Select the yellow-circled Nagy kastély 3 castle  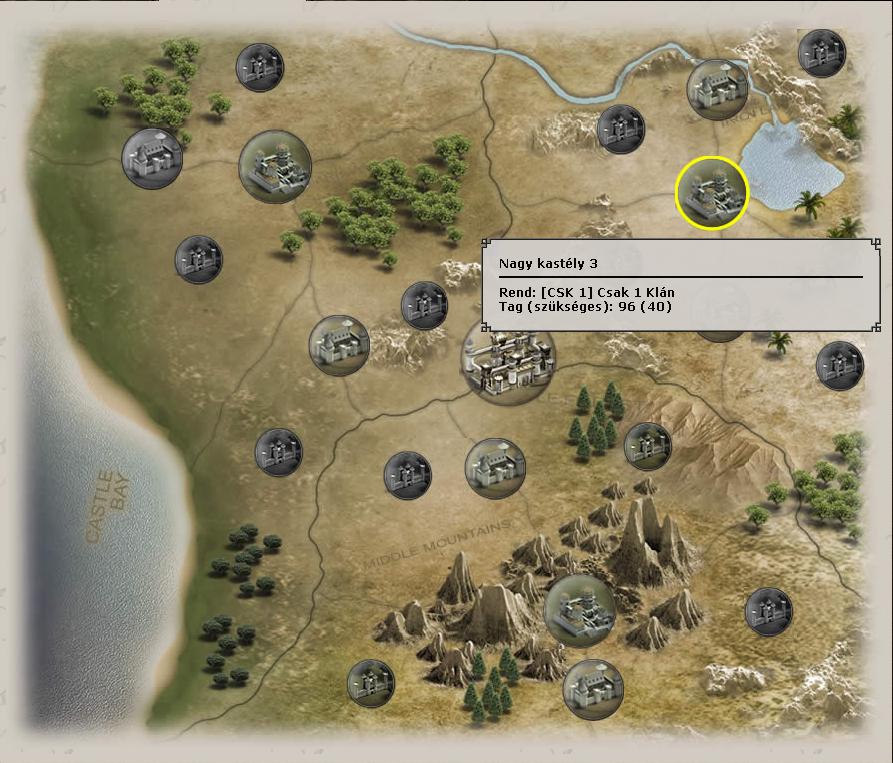(x=712, y=193)
